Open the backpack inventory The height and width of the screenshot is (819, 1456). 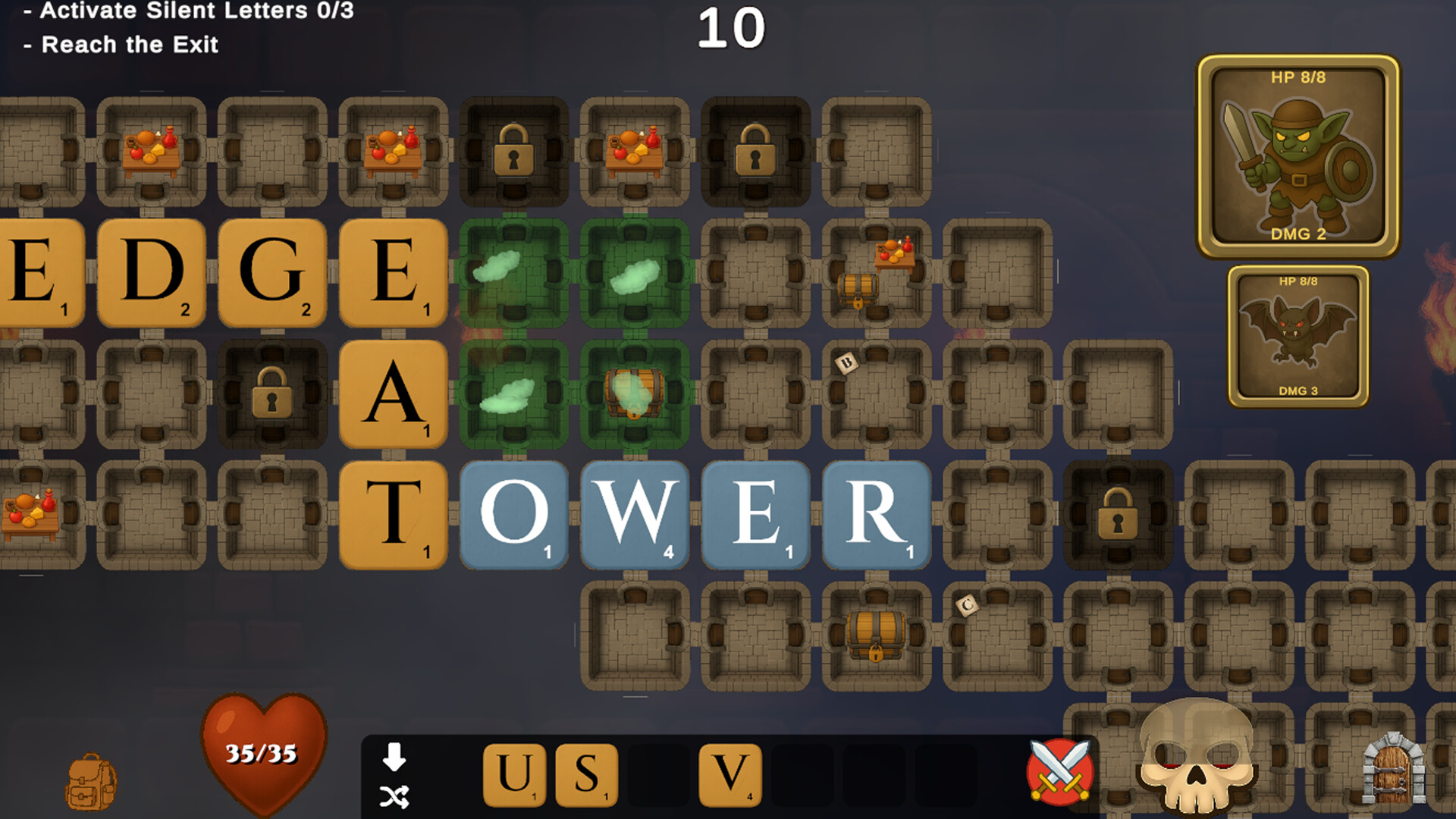click(91, 773)
